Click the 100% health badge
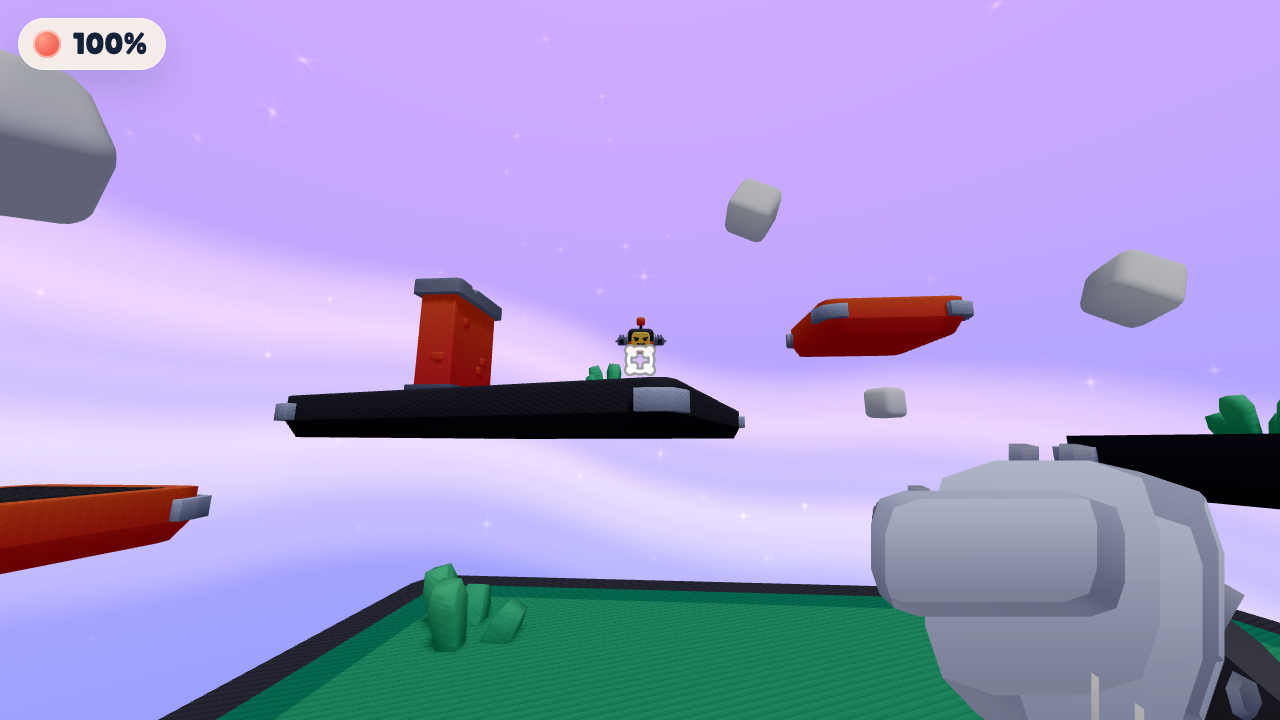1280x720 pixels. click(x=90, y=43)
